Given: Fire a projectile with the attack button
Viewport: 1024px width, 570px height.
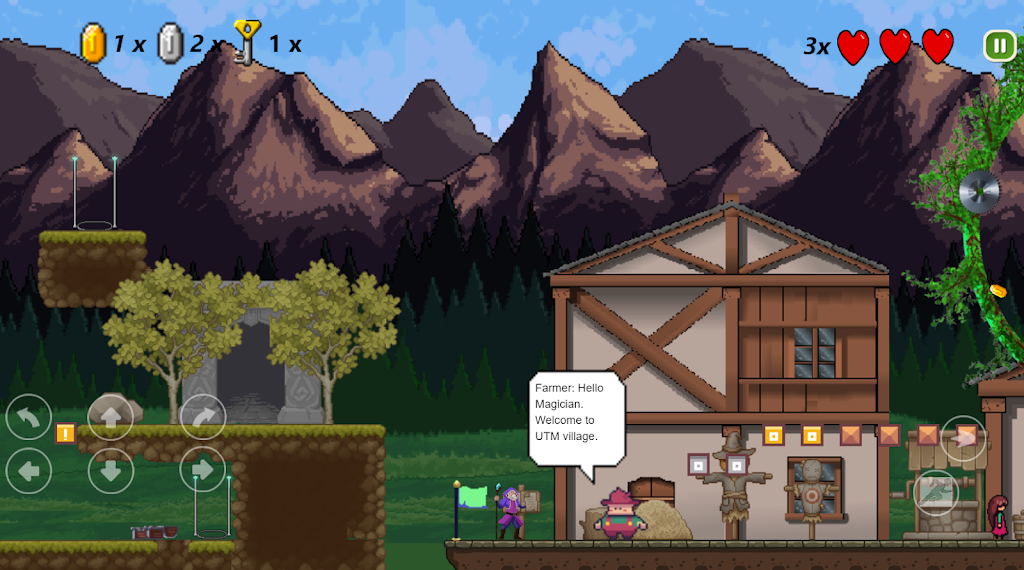Looking at the screenshot, I should [x=963, y=438].
